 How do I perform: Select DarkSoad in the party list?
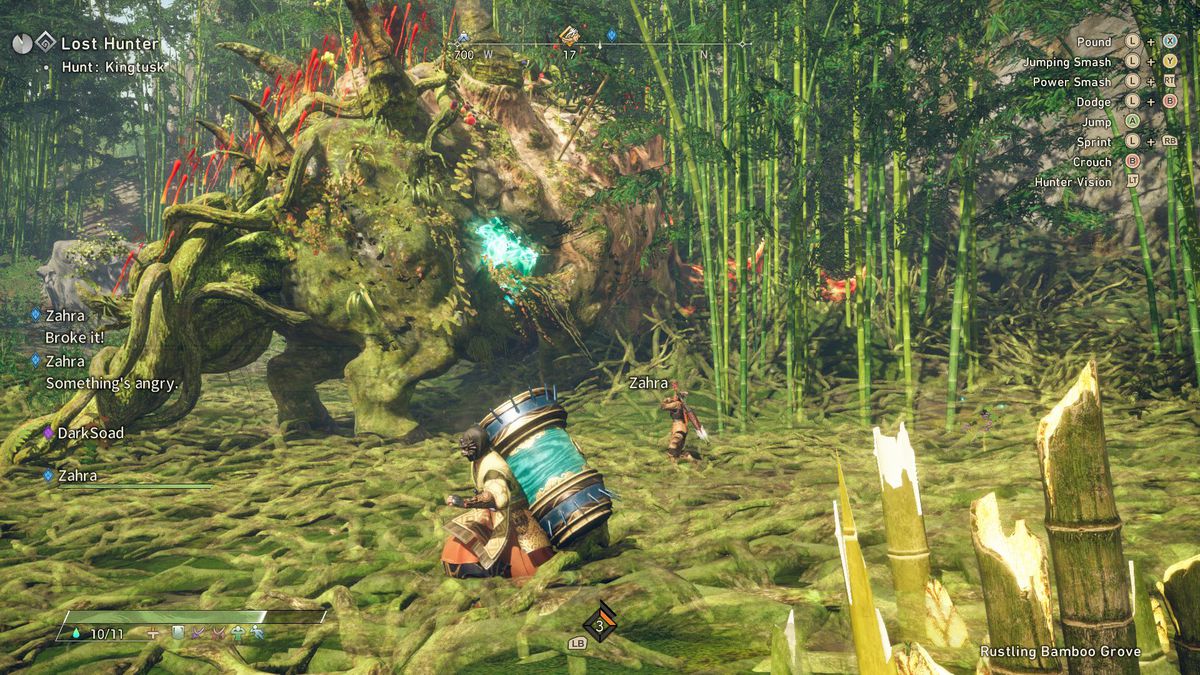tap(90, 433)
